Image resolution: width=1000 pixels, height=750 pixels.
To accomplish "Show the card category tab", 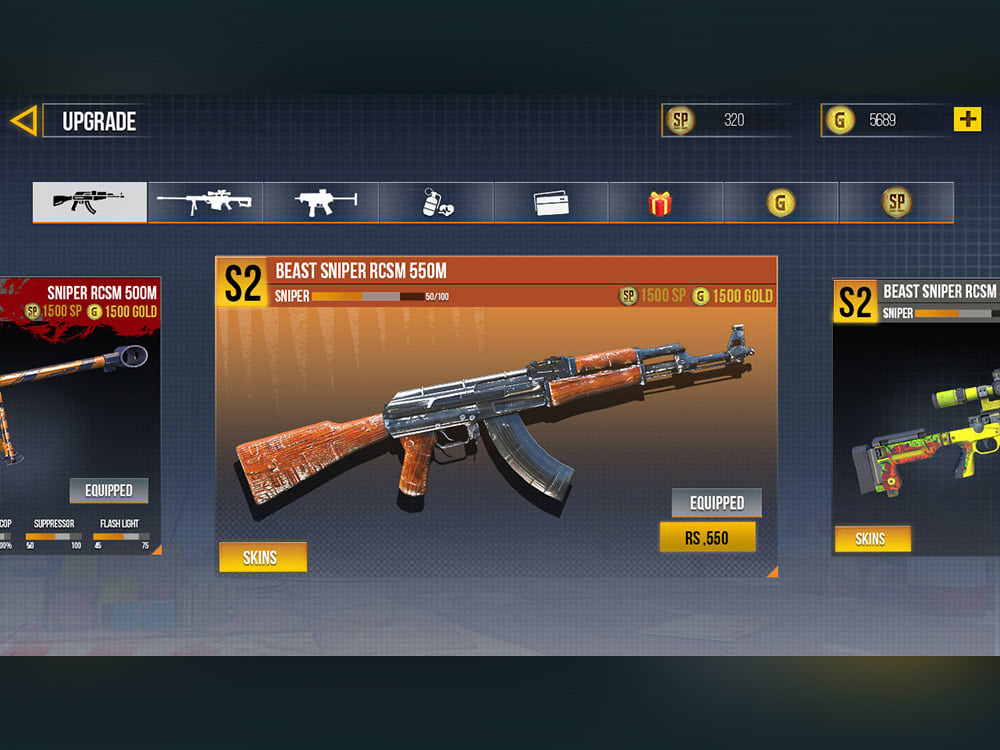I will 551,202.
